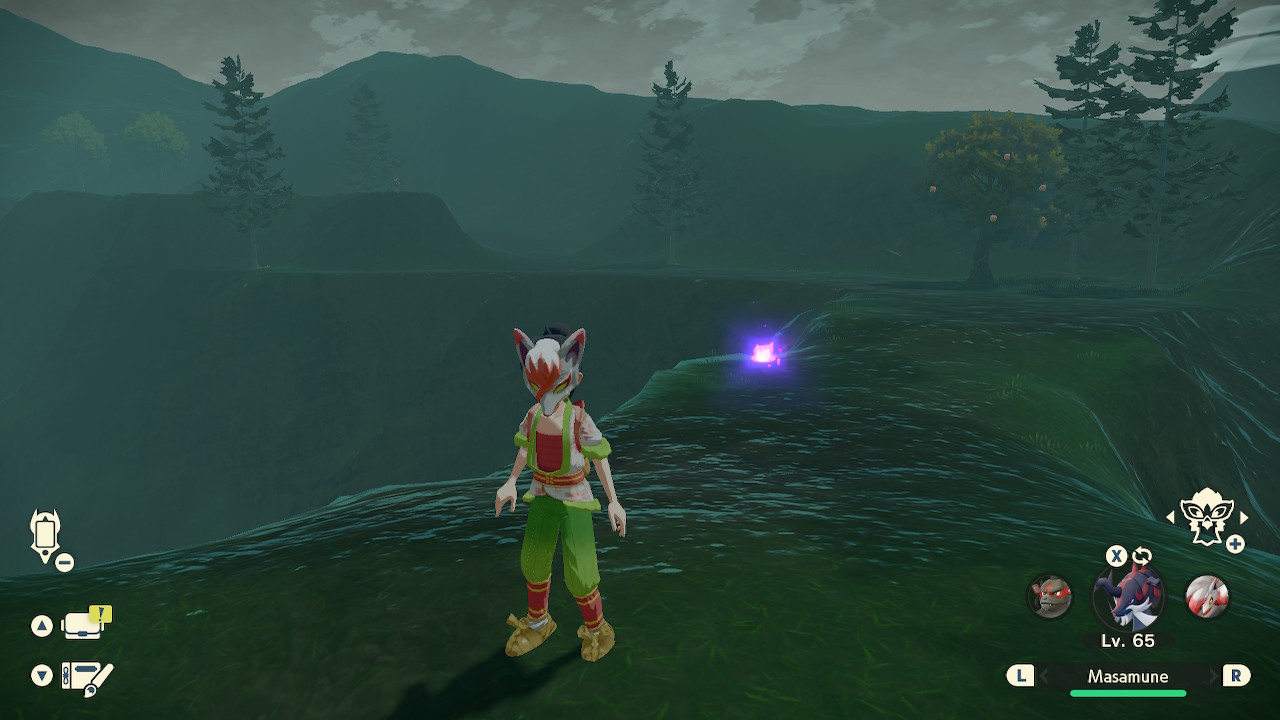The width and height of the screenshot is (1280, 720).
Task: Click the right arrow beside ride icon
Action: [x=1244, y=517]
